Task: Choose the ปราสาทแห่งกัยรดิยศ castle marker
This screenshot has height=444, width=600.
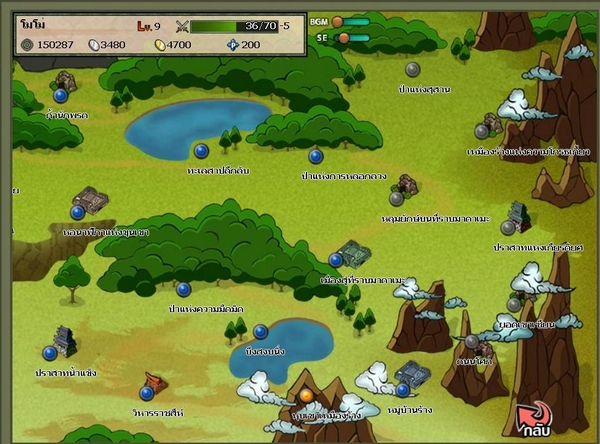Action: pos(508,228)
